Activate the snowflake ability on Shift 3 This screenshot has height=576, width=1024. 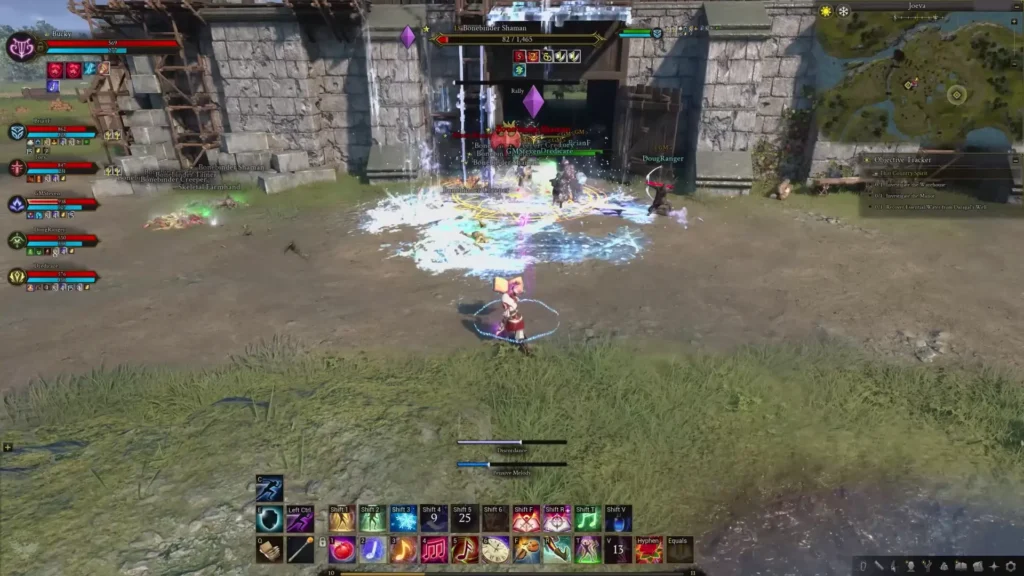403,519
